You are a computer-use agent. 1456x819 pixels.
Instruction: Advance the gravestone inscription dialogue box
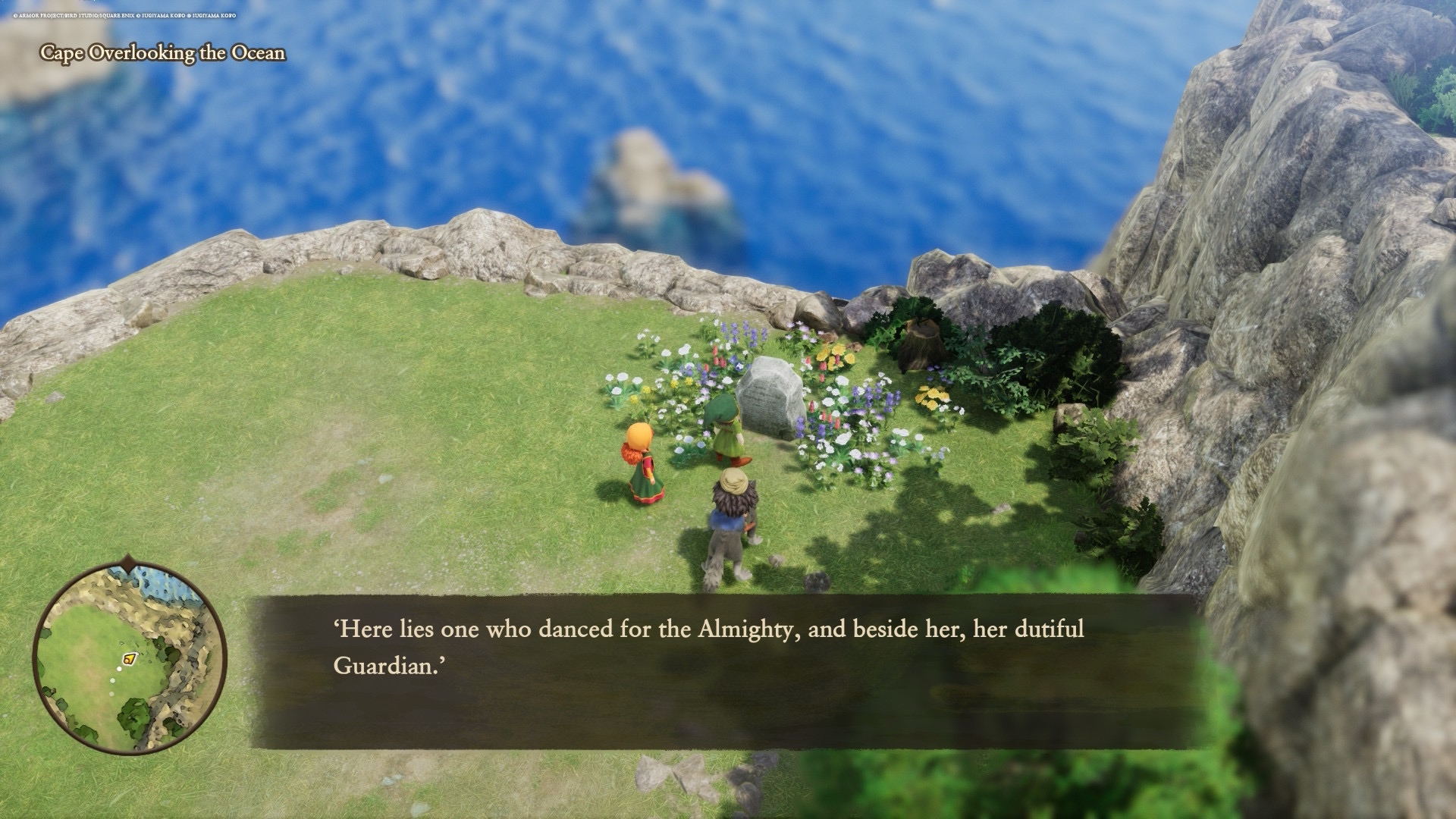click(x=726, y=672)
